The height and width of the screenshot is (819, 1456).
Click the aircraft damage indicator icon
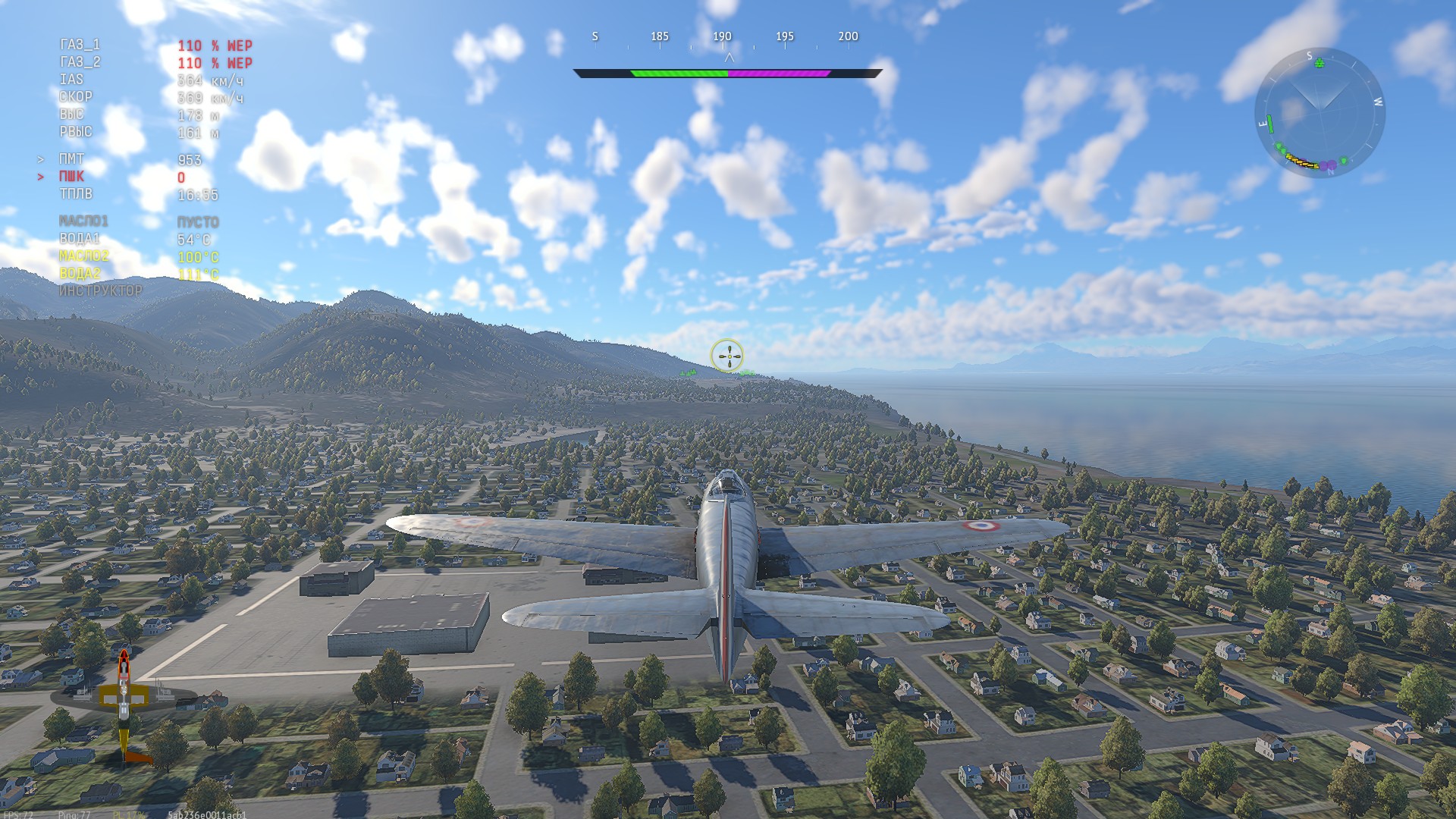pyautogui.click(x=124, y=704)
